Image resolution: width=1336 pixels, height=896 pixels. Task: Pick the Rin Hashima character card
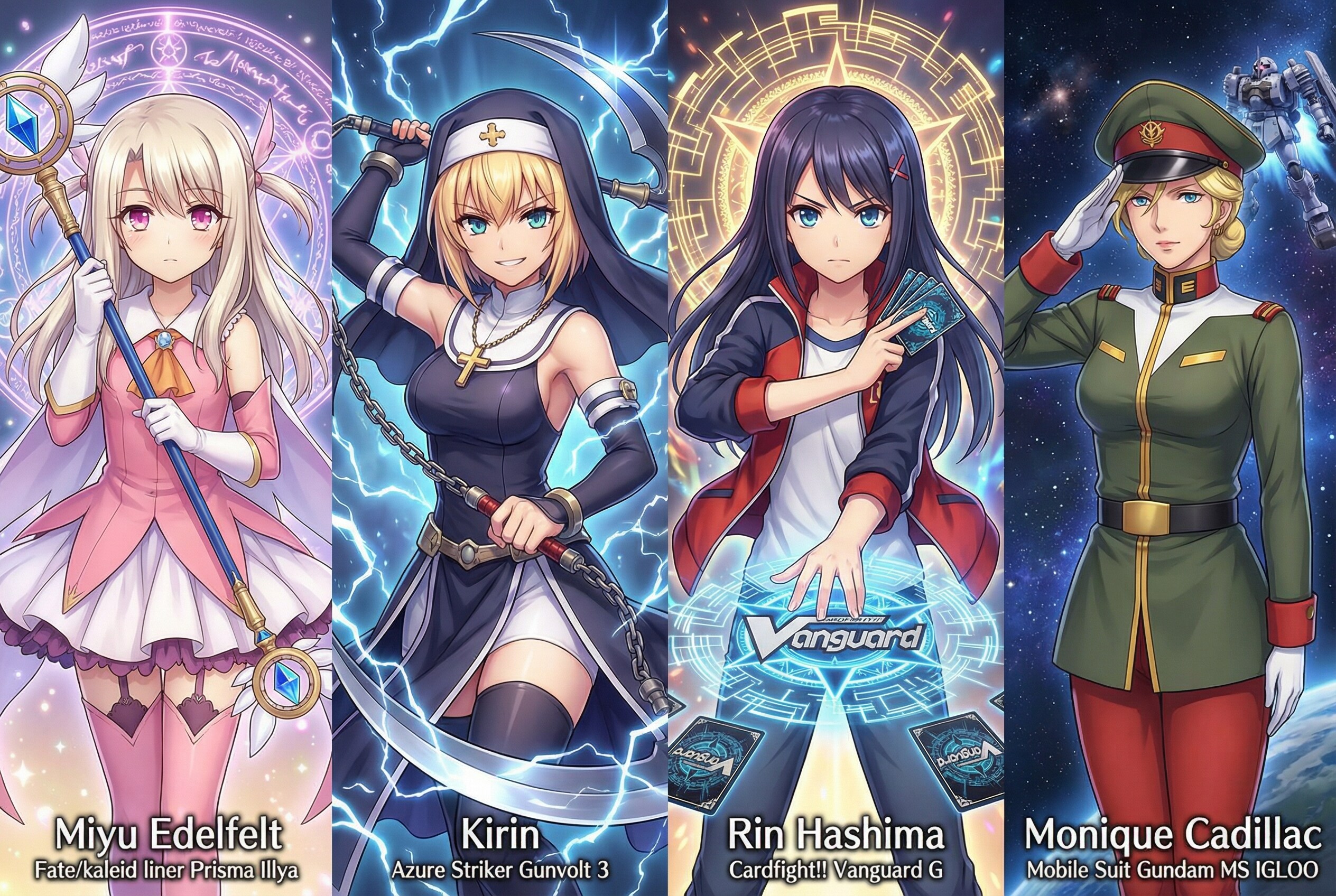point(836,448)
